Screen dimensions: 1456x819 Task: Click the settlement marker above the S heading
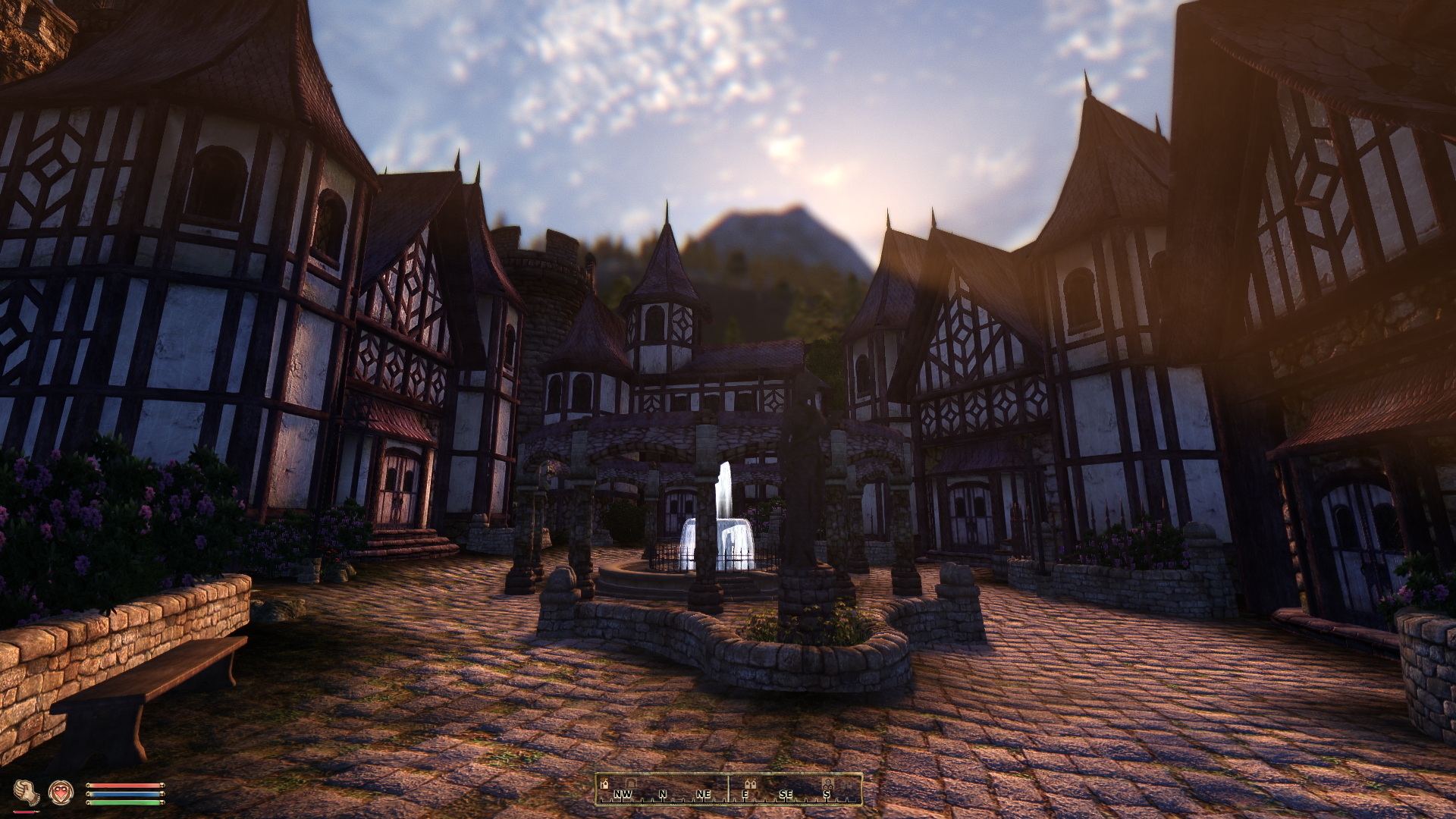[828, 783]
